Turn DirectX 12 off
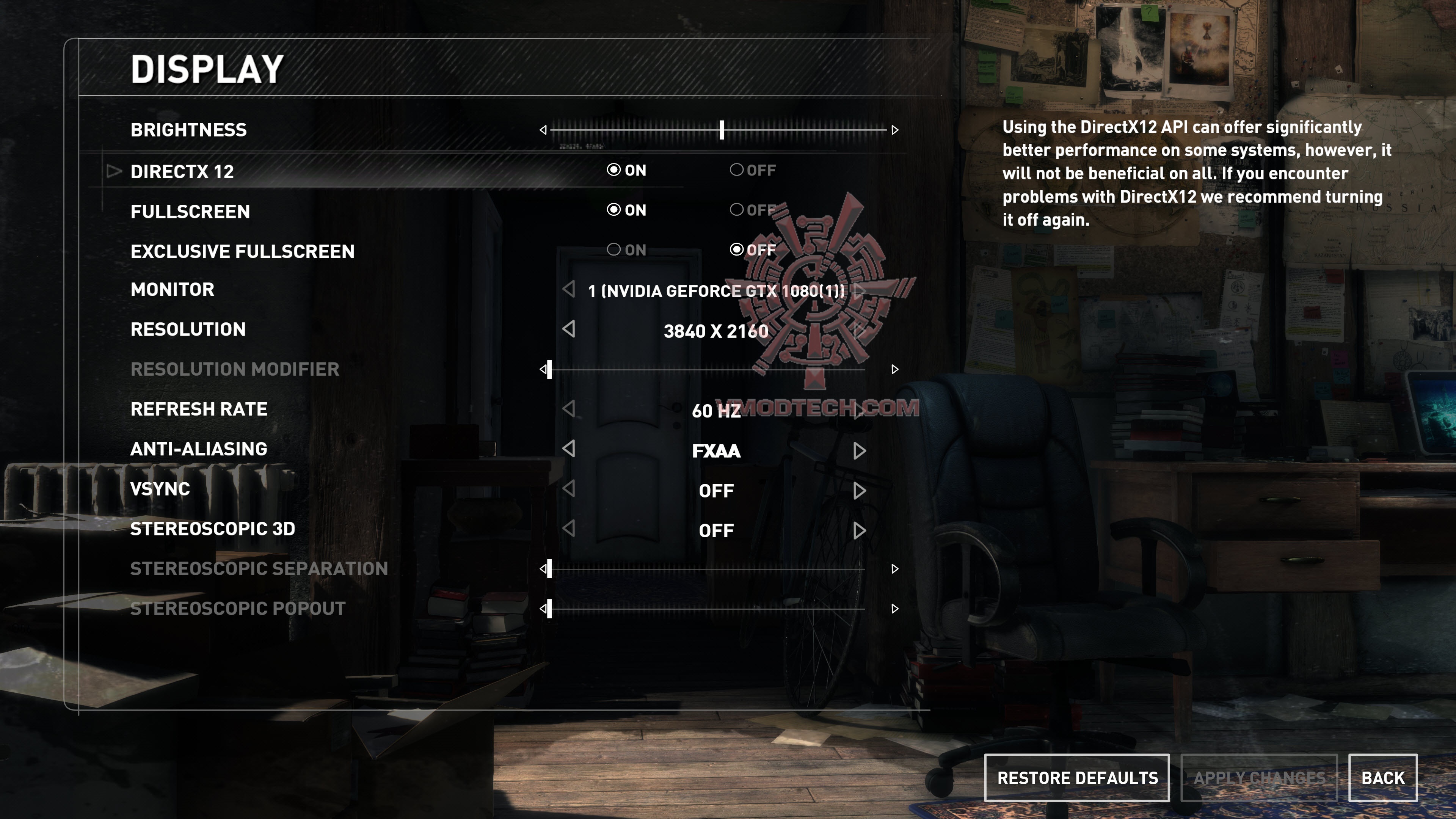 click(736, 170)
